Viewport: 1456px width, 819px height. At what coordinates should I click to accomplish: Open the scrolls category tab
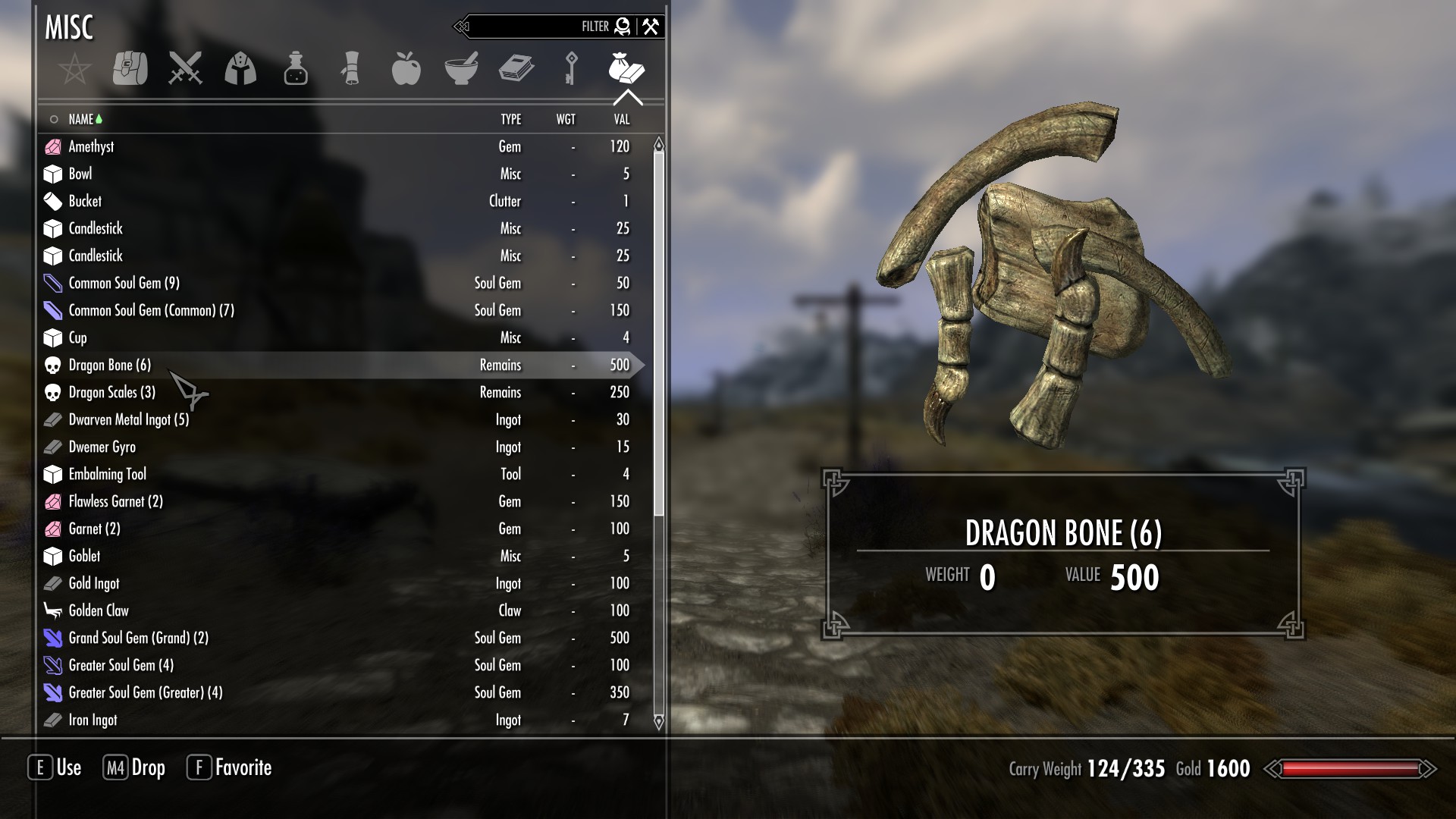(x=350, y=69)
